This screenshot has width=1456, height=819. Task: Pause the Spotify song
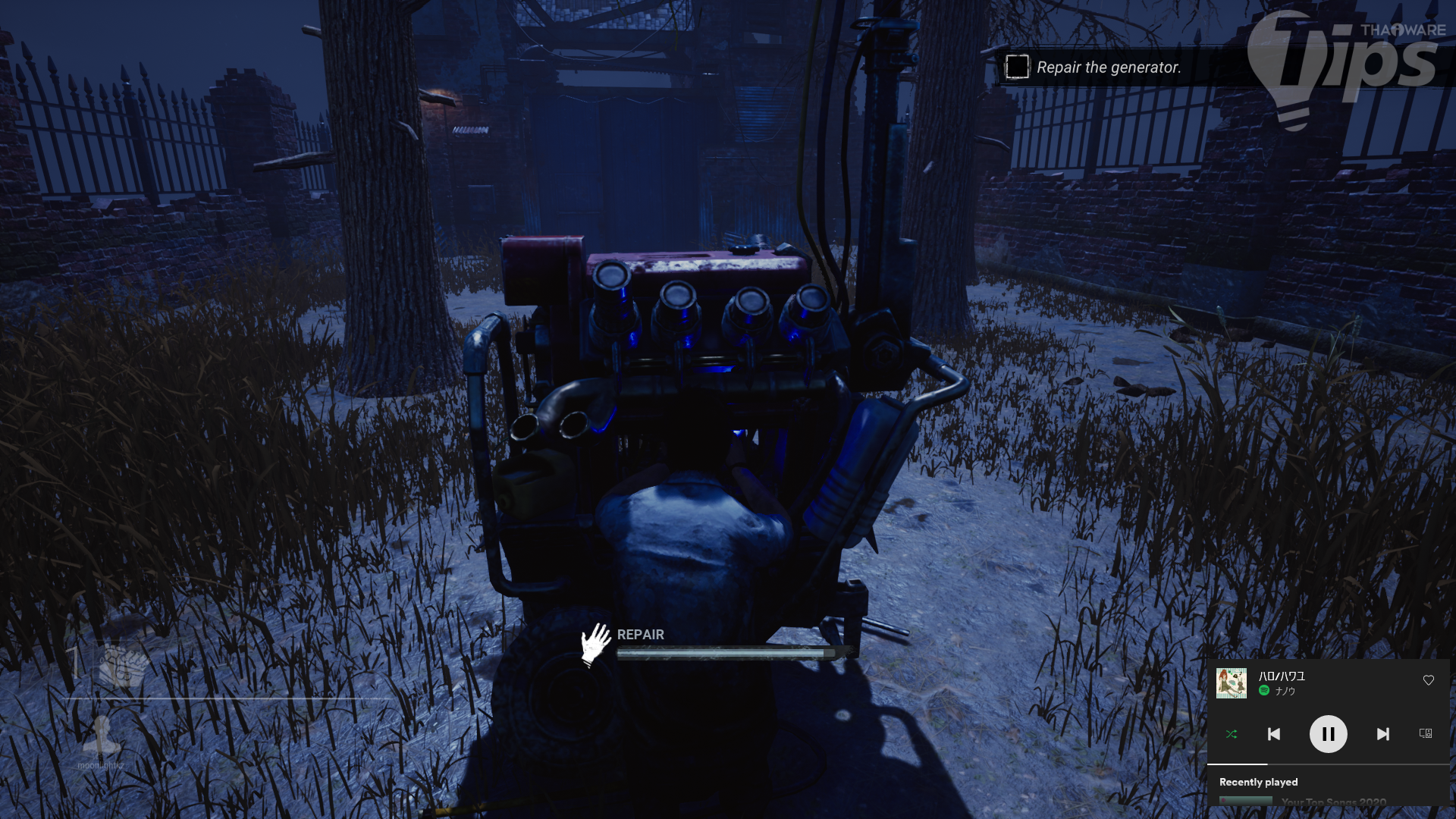pyautogui.click(x=1328, y=734)
